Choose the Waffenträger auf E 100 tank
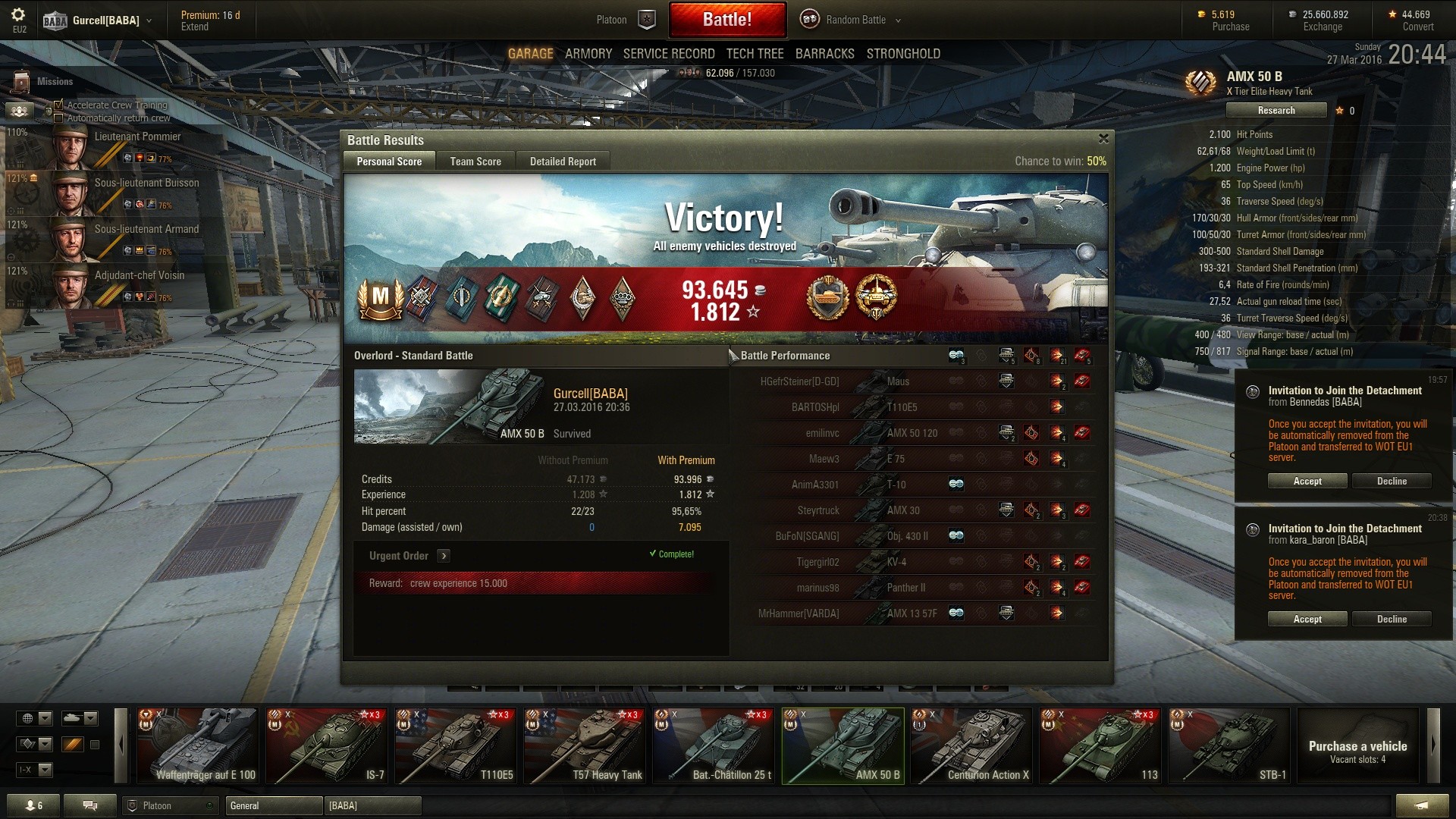 pos(198,745)
